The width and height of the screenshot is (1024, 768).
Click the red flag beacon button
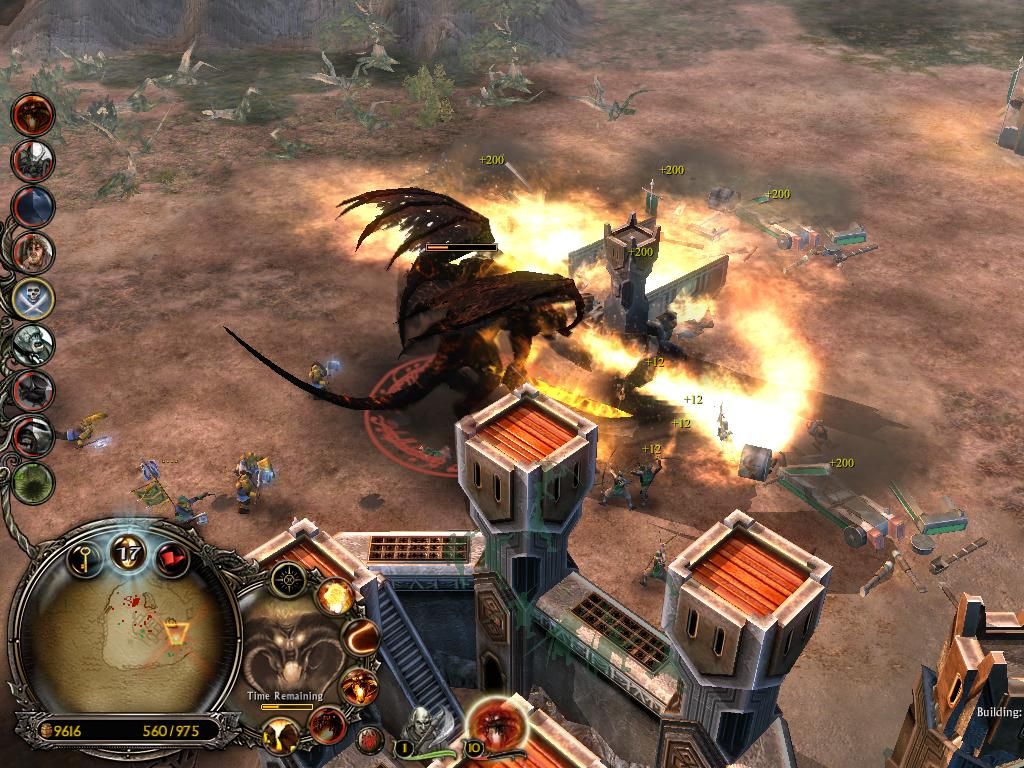[171, 556]
